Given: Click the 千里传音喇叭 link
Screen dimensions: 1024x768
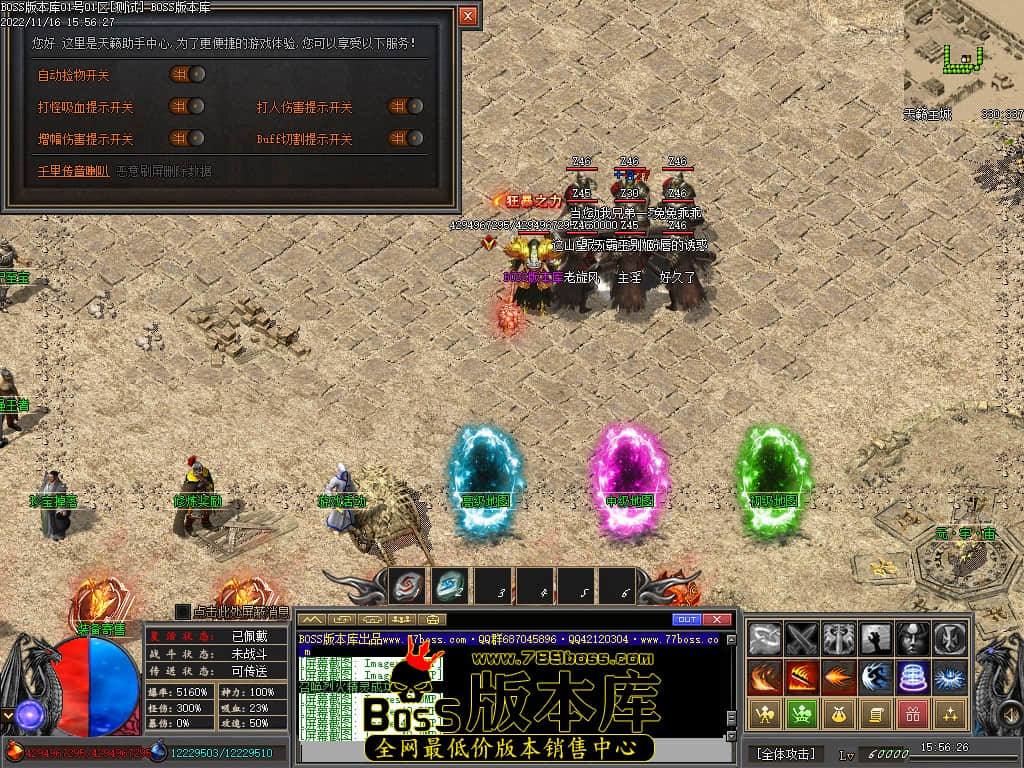Looking at the screenshot, I should point(73,171).
